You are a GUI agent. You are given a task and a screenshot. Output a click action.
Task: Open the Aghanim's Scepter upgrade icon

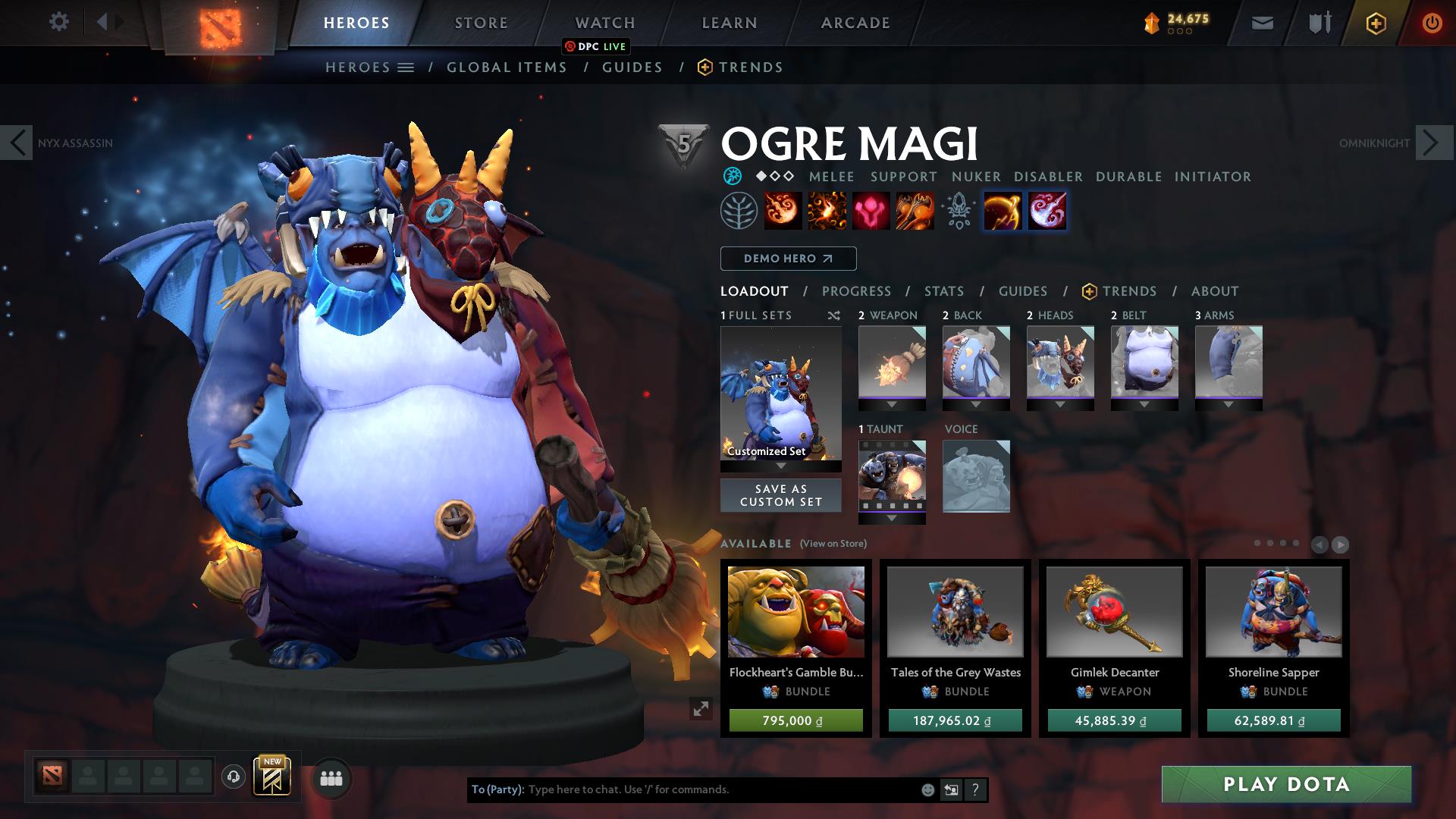pyautogui.click(x=958, y=211)
